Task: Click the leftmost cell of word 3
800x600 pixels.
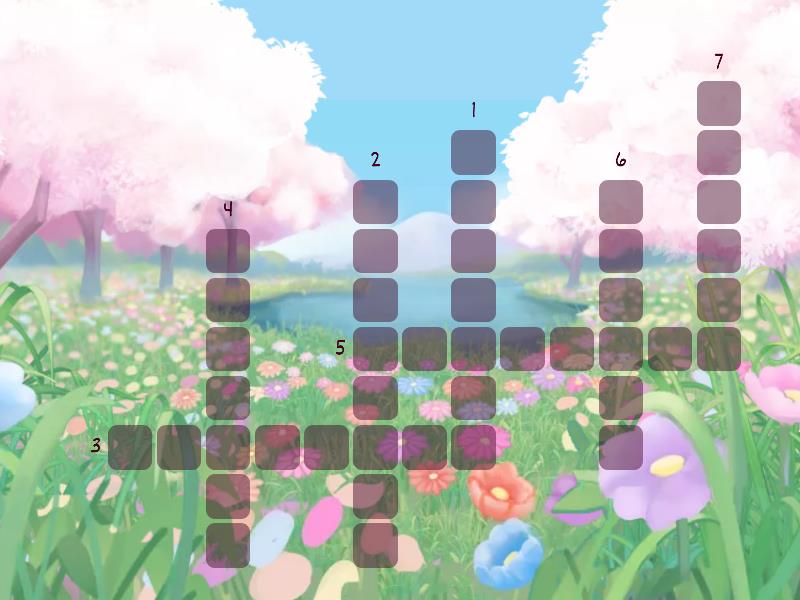Action: click(x=130, y=447)
